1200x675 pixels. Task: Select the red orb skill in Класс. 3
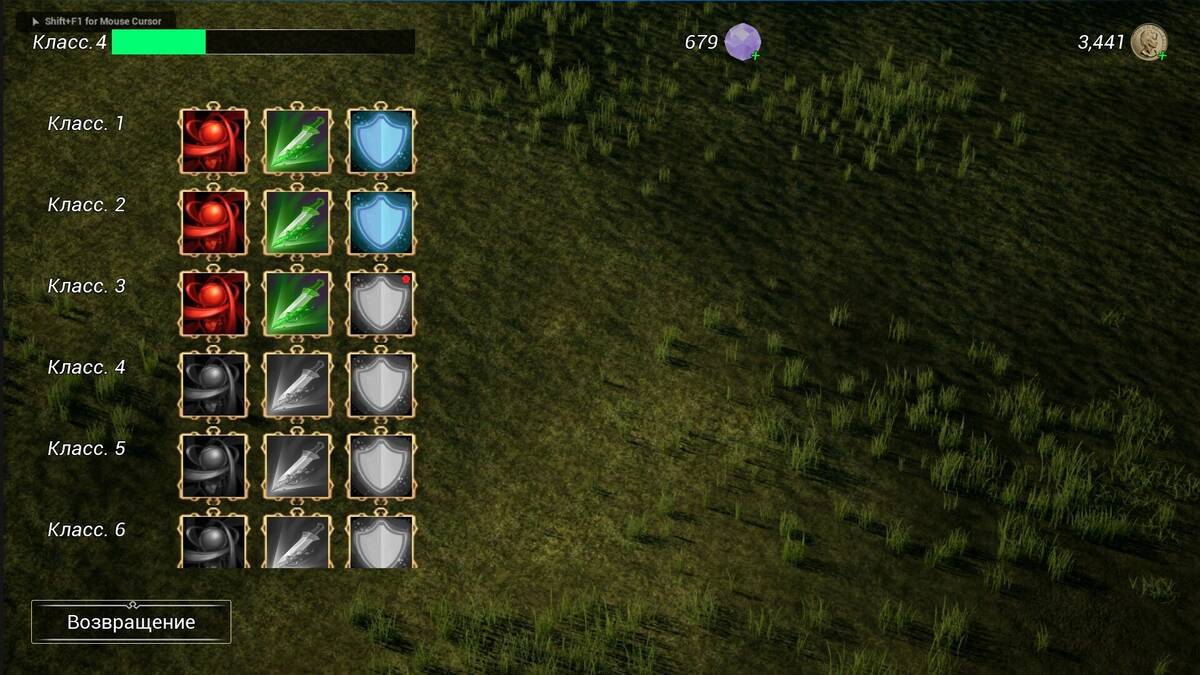213,304
